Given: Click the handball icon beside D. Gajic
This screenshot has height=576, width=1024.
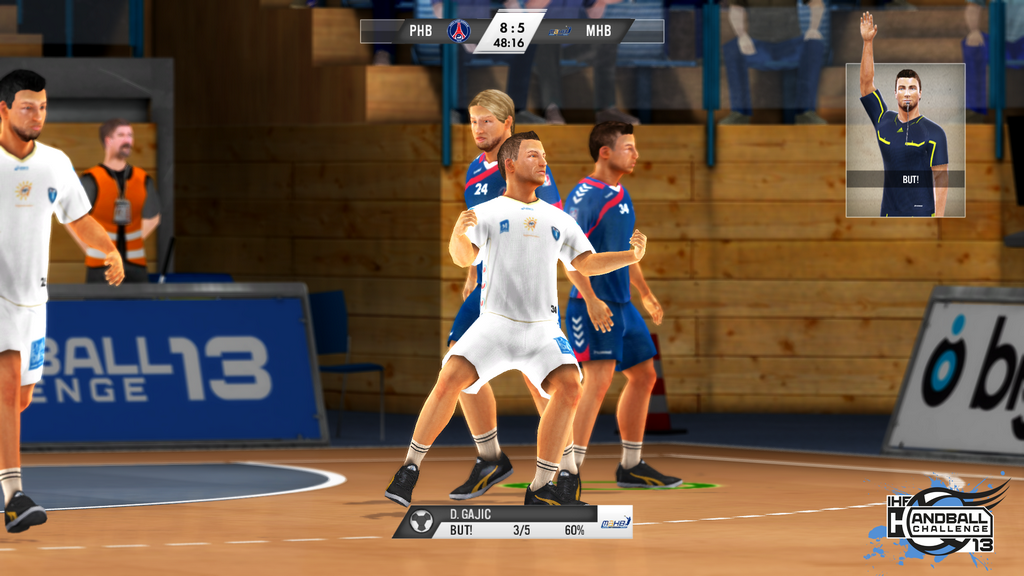Looking at the screenshot, I should click(421, 521).
